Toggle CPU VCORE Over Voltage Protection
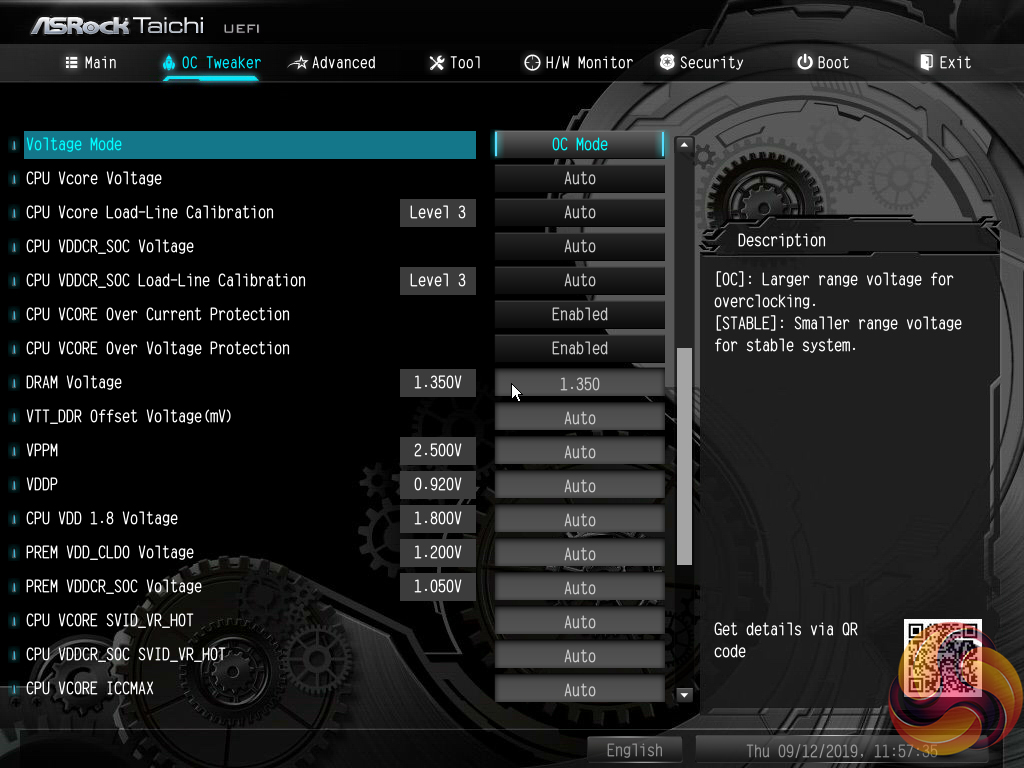Screen dimensions: 1024x768 579,348
